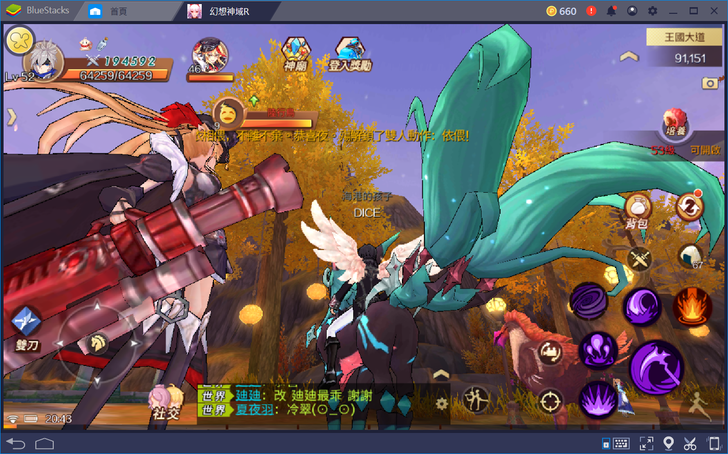Claim the 登入獎勵 login reward
This screenshot has height=454, width=728.
[349, 52]
